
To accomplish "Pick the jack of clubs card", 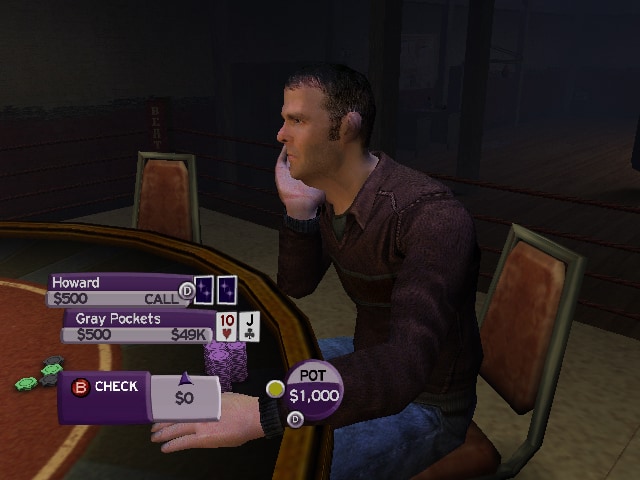I will (x=250, y=326).
